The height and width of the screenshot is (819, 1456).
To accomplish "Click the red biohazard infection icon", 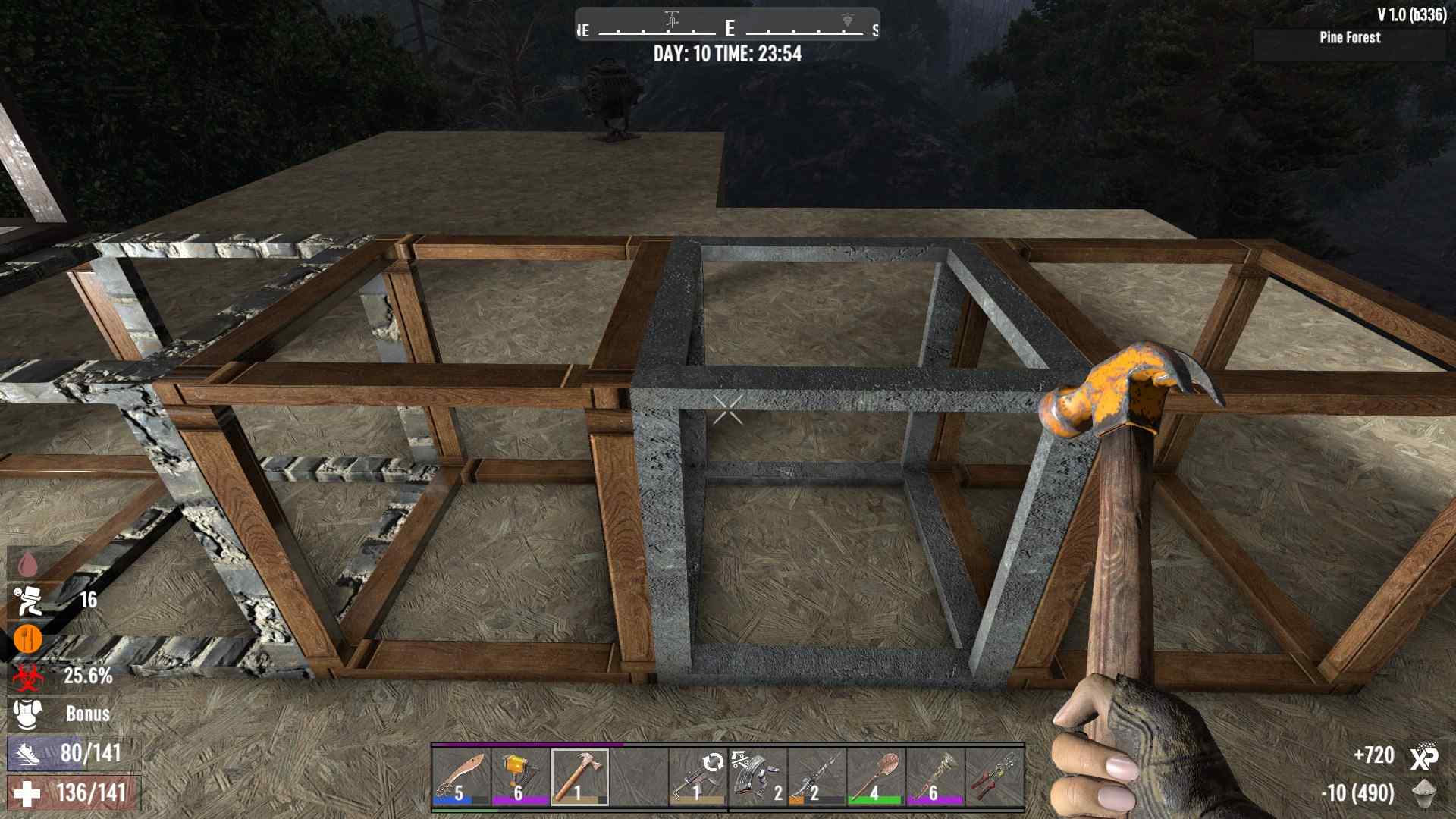I will [x=27, y=676].
